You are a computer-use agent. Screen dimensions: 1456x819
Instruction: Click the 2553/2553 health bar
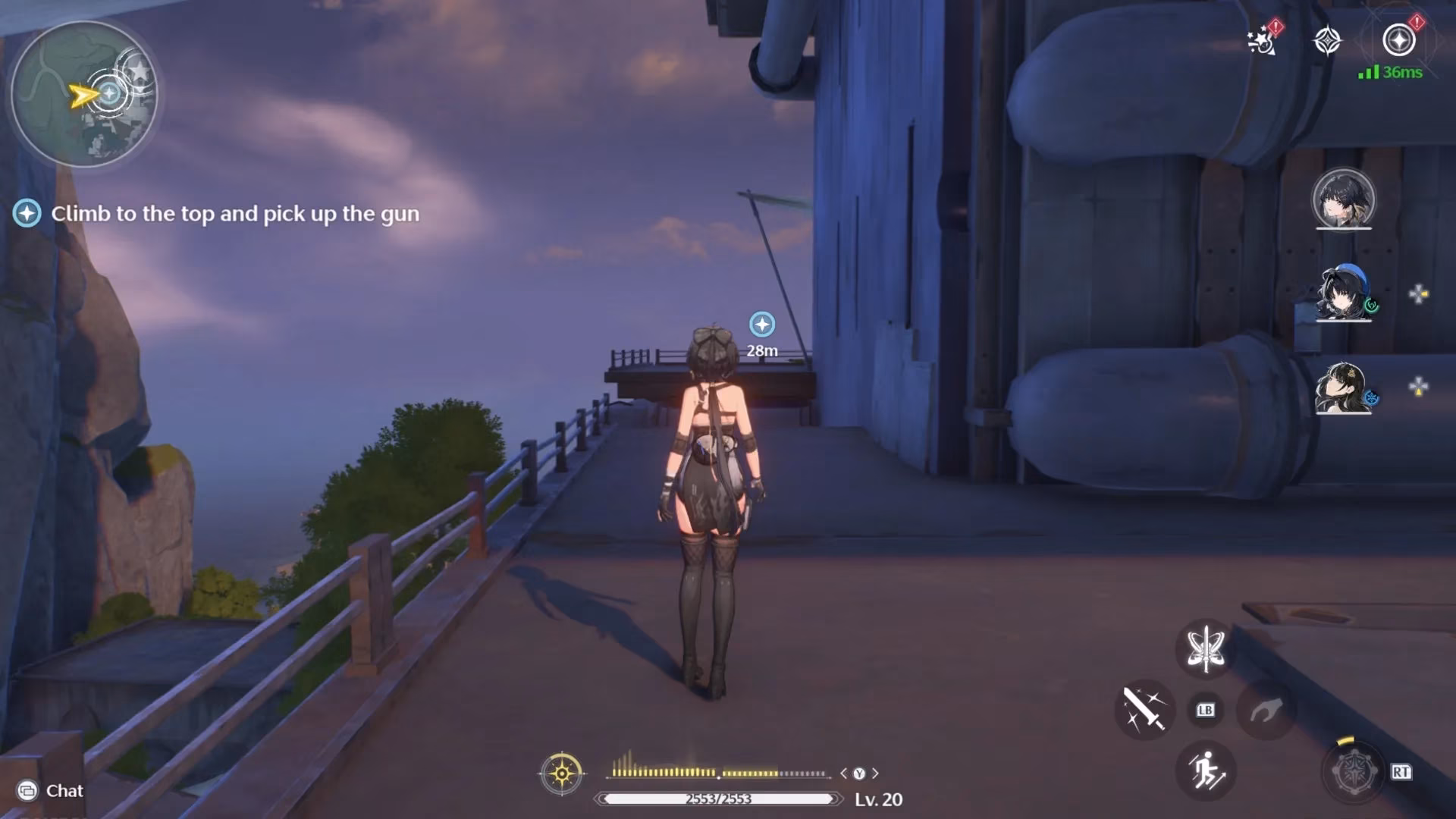pyautogui.click(x=716, y=797)
